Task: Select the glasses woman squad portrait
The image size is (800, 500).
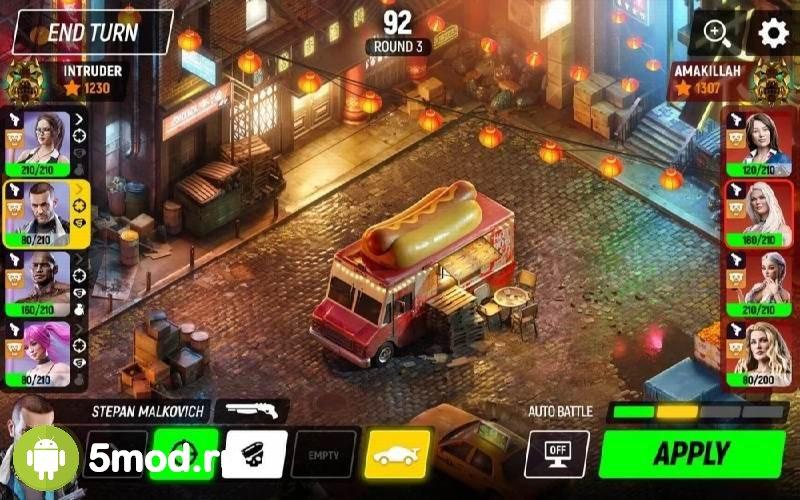Action: click(38, 140)
